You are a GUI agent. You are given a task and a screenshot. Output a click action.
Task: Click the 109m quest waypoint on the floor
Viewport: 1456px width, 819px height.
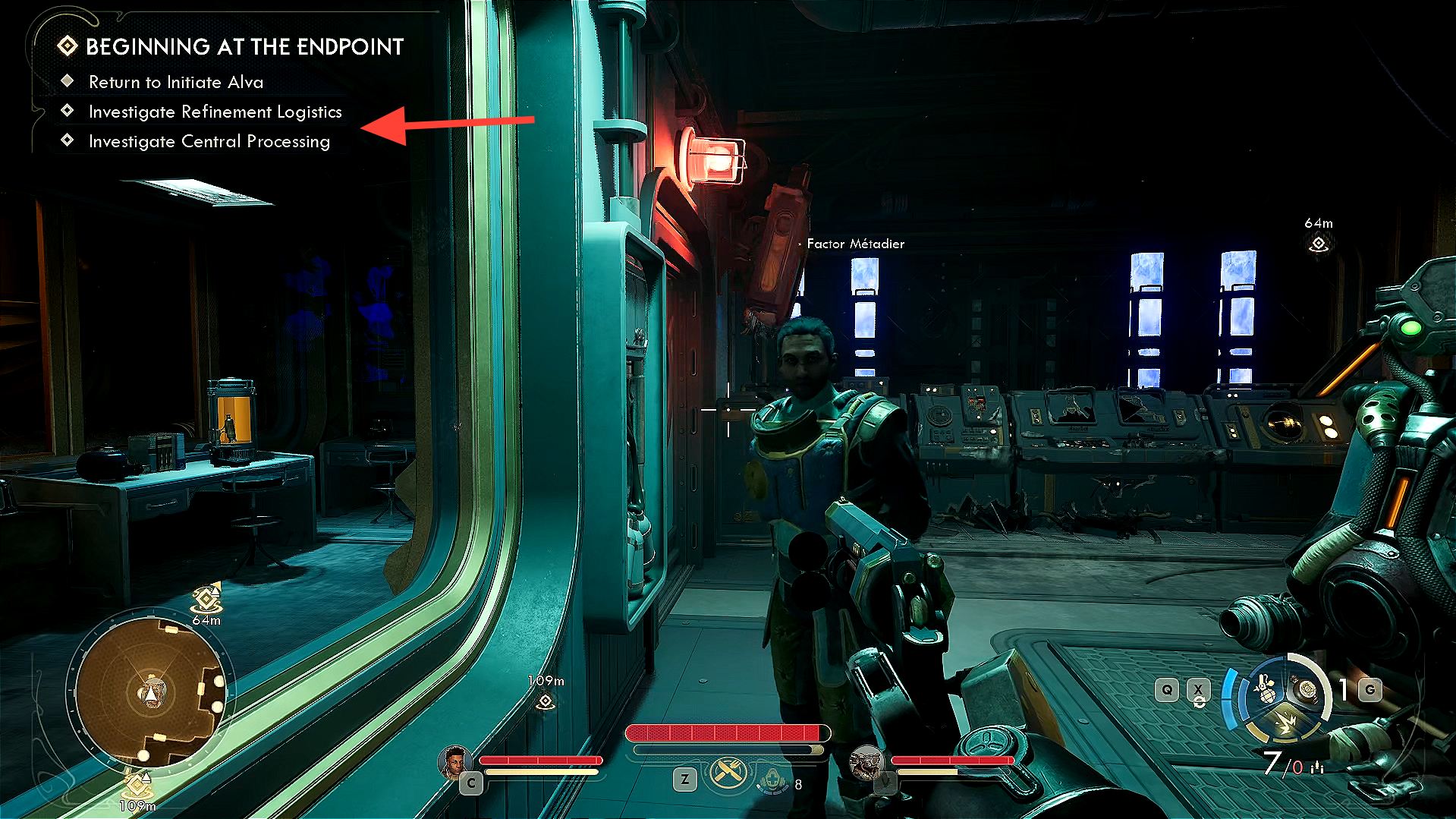coord(545,701)
